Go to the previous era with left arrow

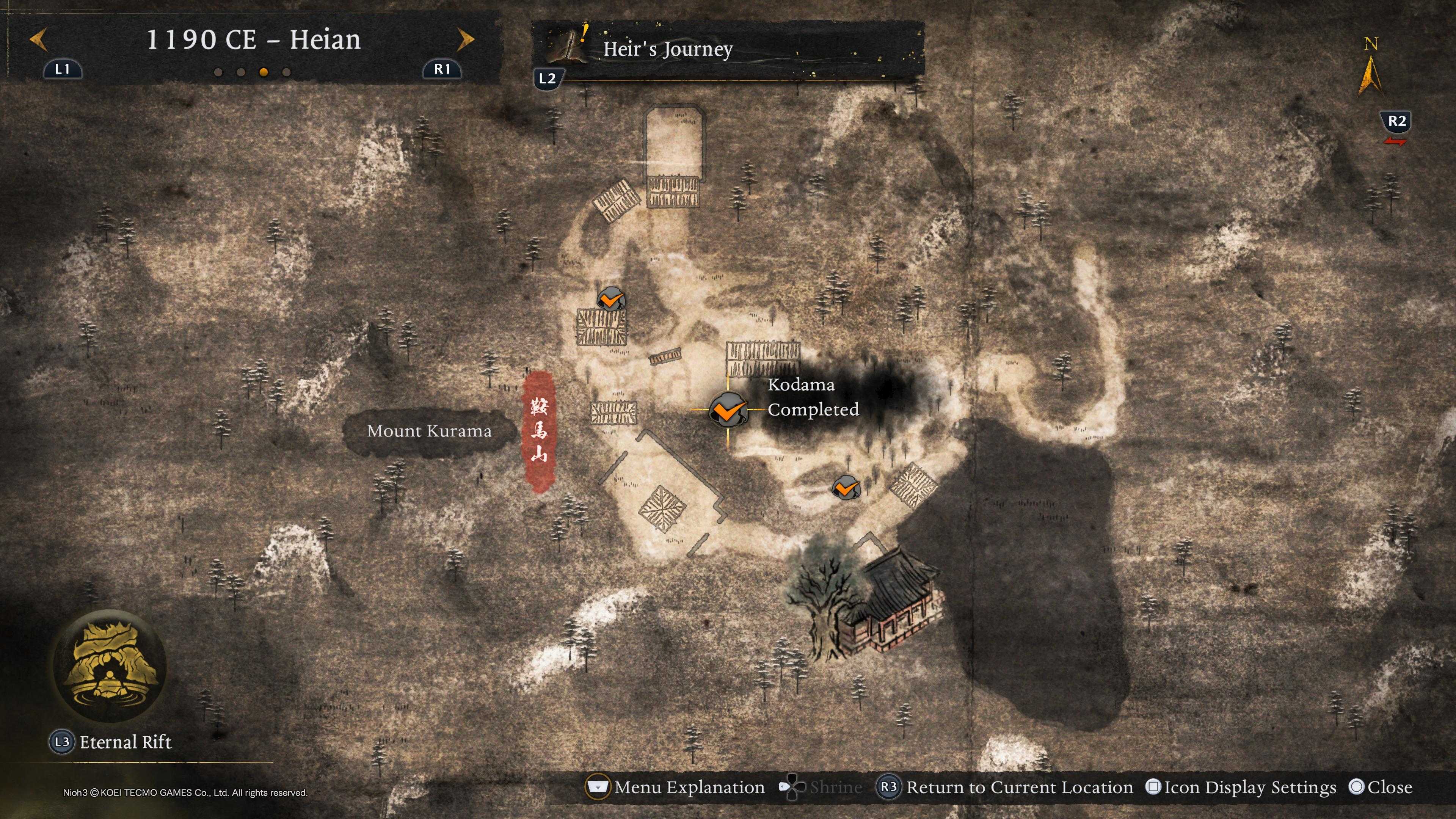coord(38,40)
